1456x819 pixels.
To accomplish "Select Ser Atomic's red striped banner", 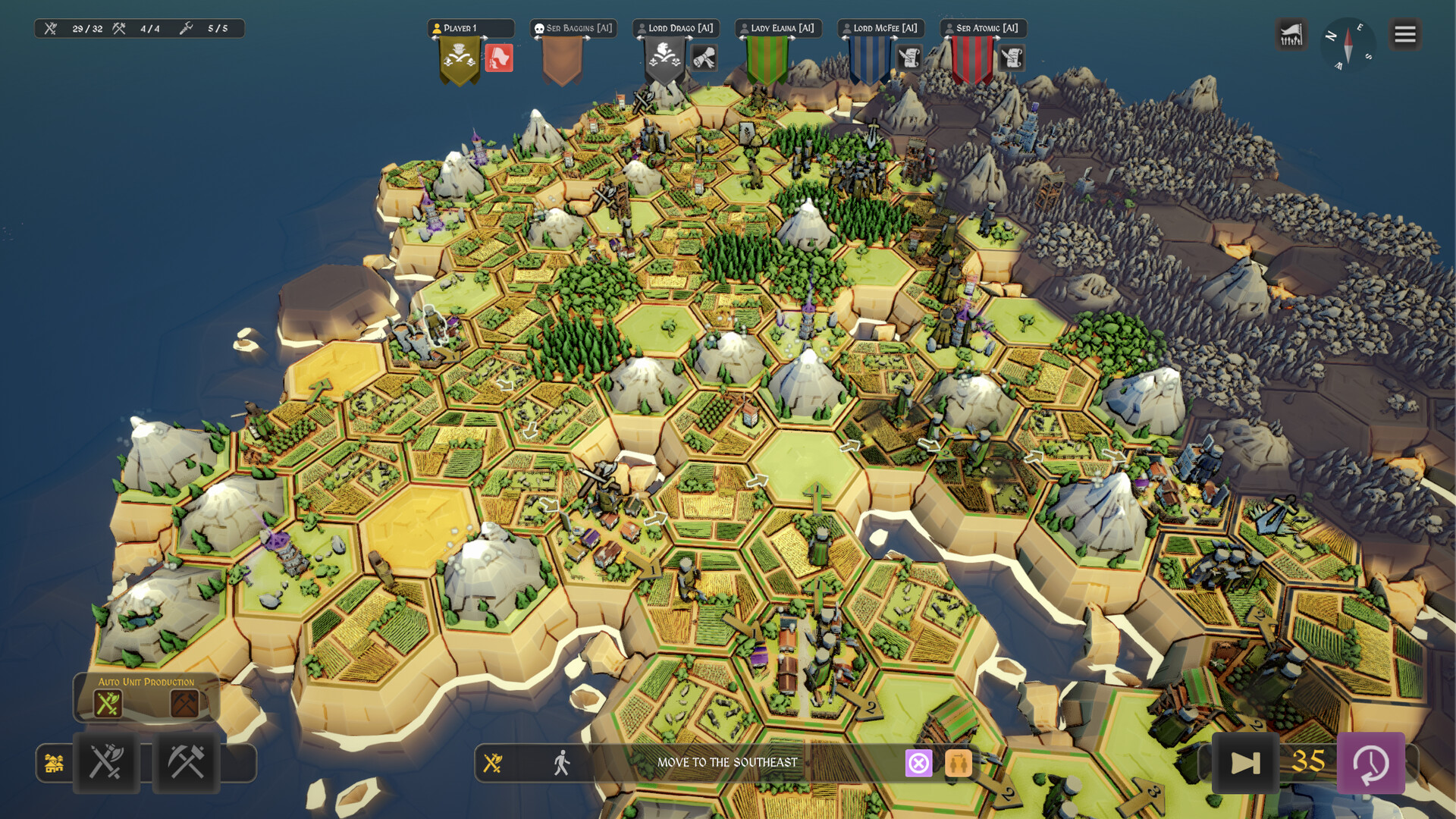I will 971,61.
